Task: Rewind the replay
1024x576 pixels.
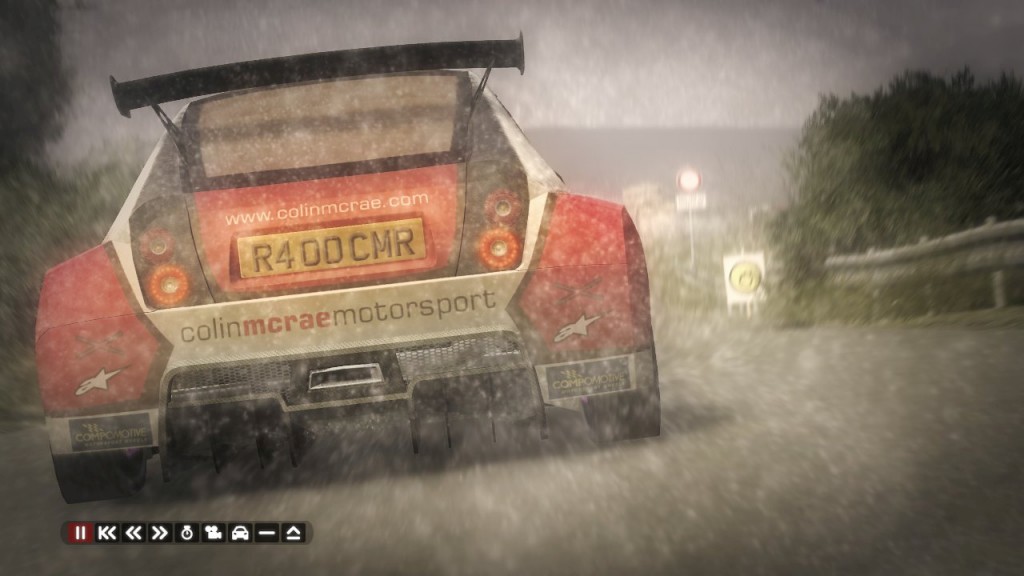Action: tap(133, 533)
